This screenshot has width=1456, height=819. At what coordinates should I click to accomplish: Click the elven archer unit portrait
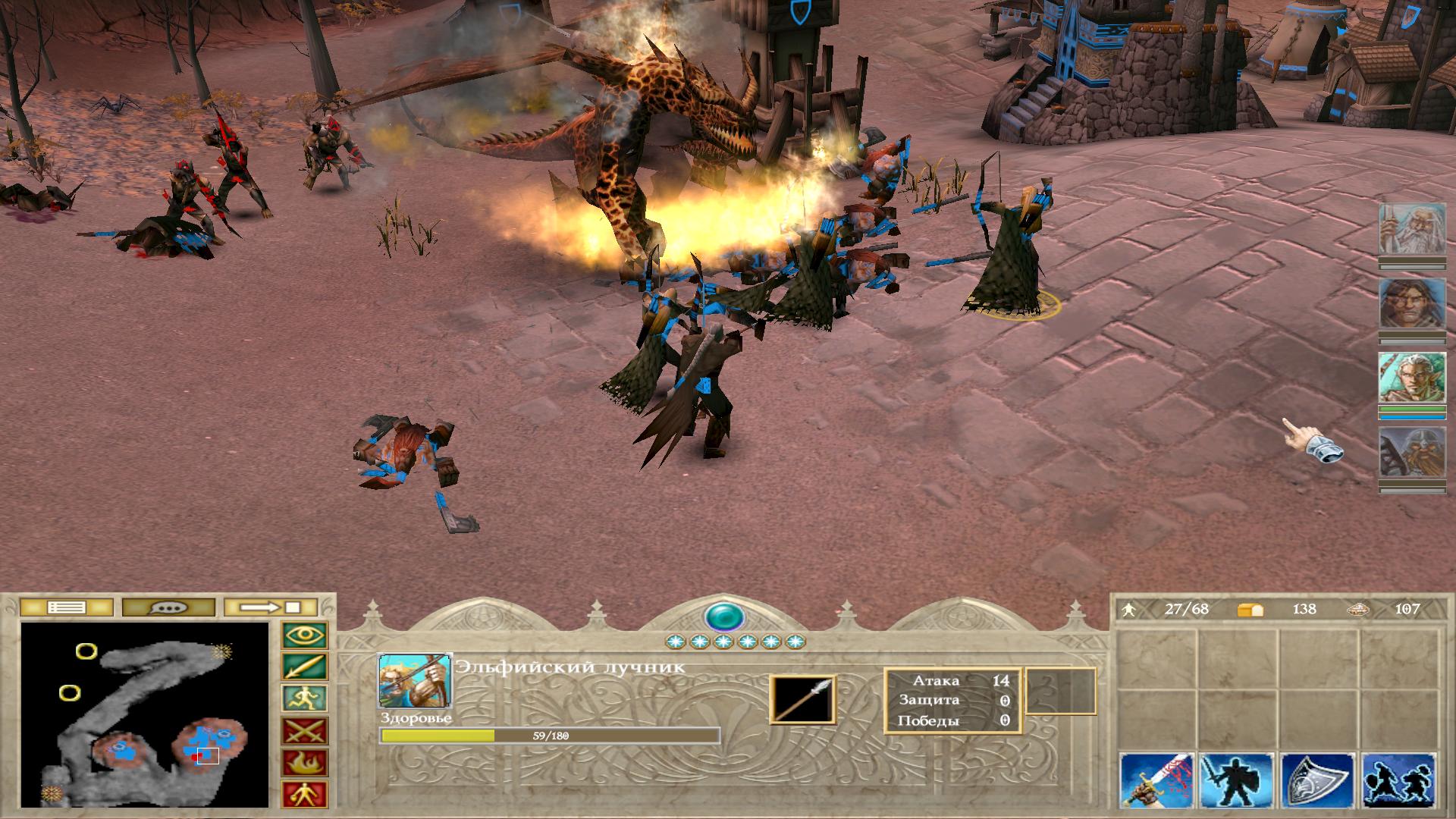(415, 680)
